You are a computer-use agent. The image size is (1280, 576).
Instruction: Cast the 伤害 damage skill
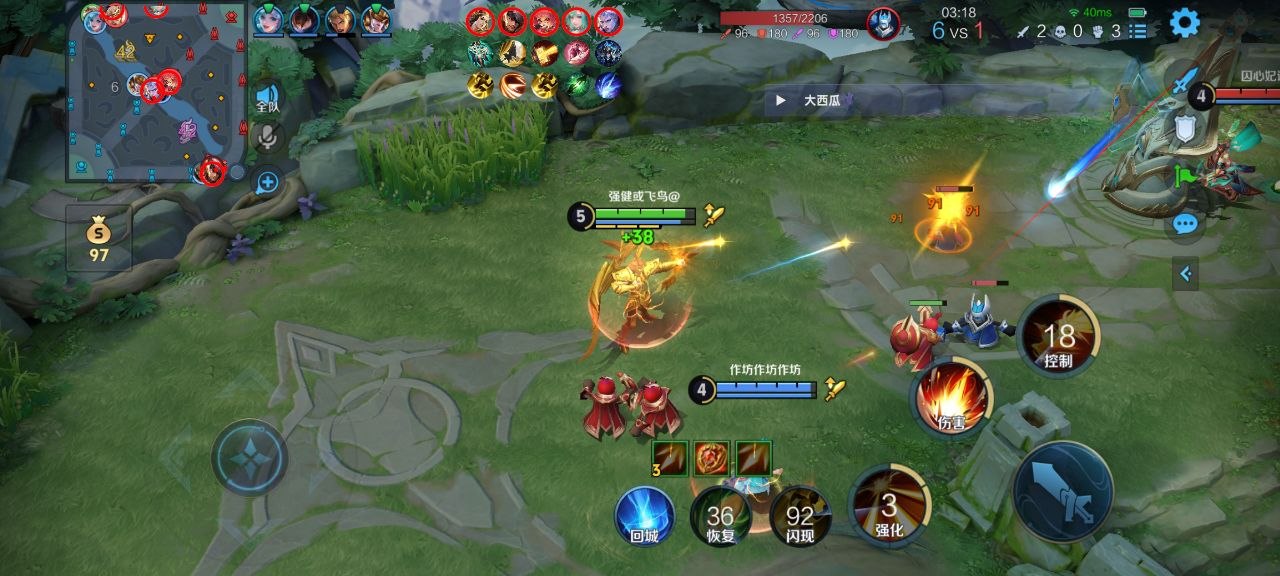(x=952, y=398)
